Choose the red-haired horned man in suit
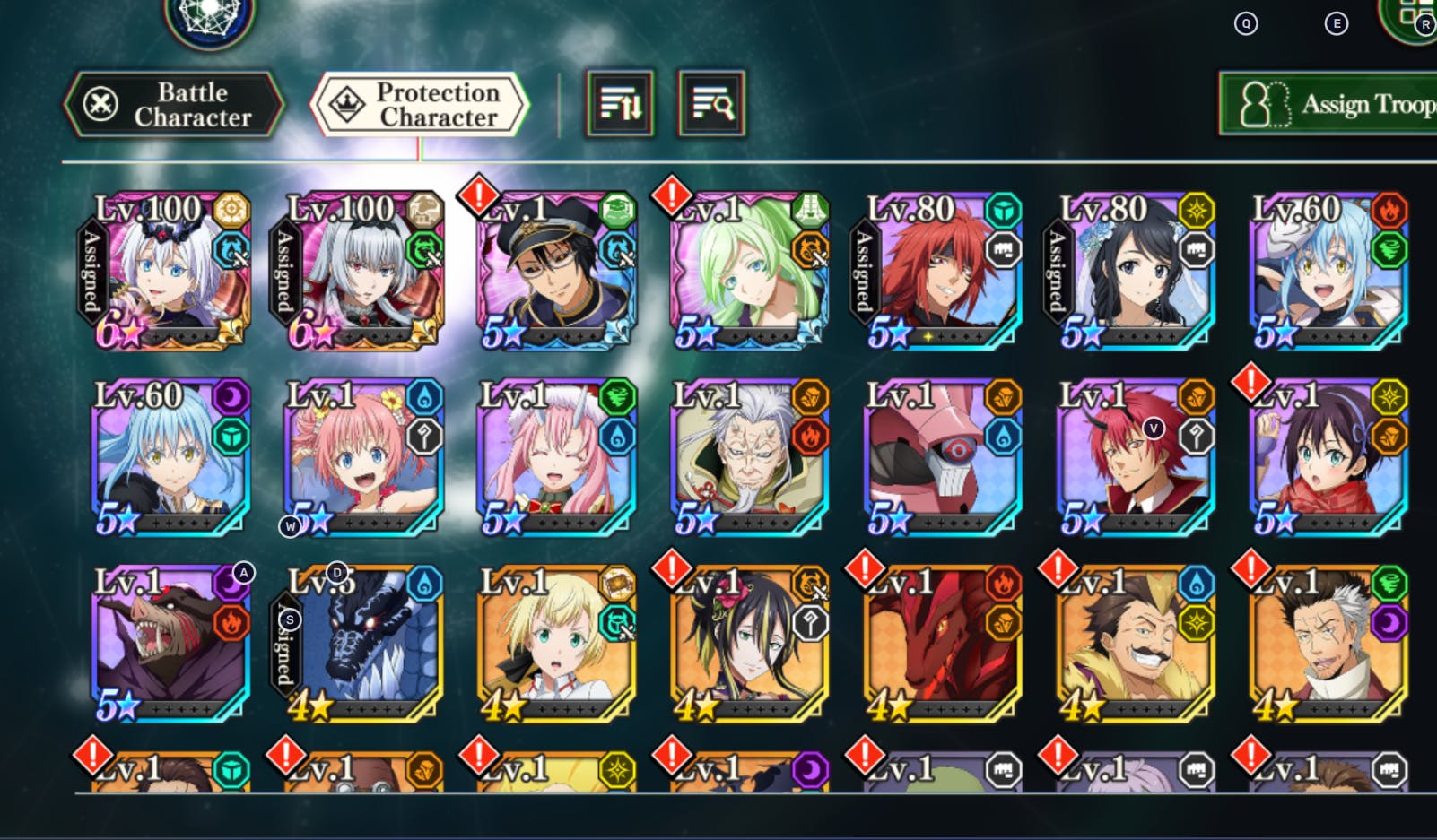This screenshot has width=1437, height=840. (x=1134, y=457)
